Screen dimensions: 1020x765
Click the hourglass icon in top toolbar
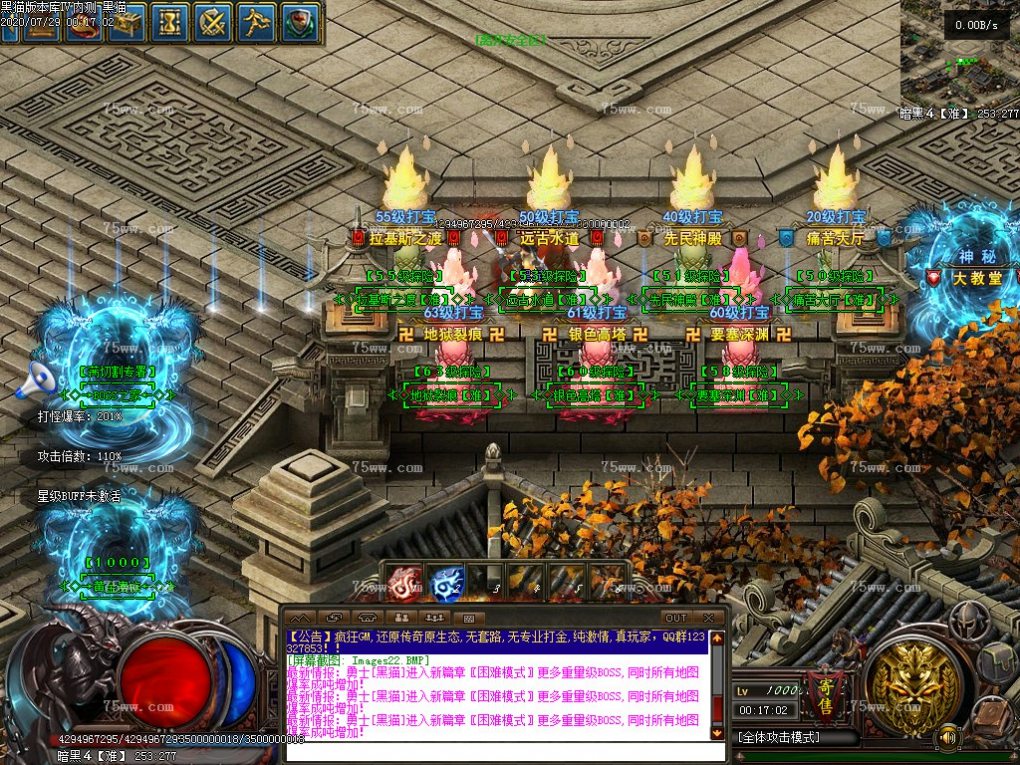pos(171,21)
